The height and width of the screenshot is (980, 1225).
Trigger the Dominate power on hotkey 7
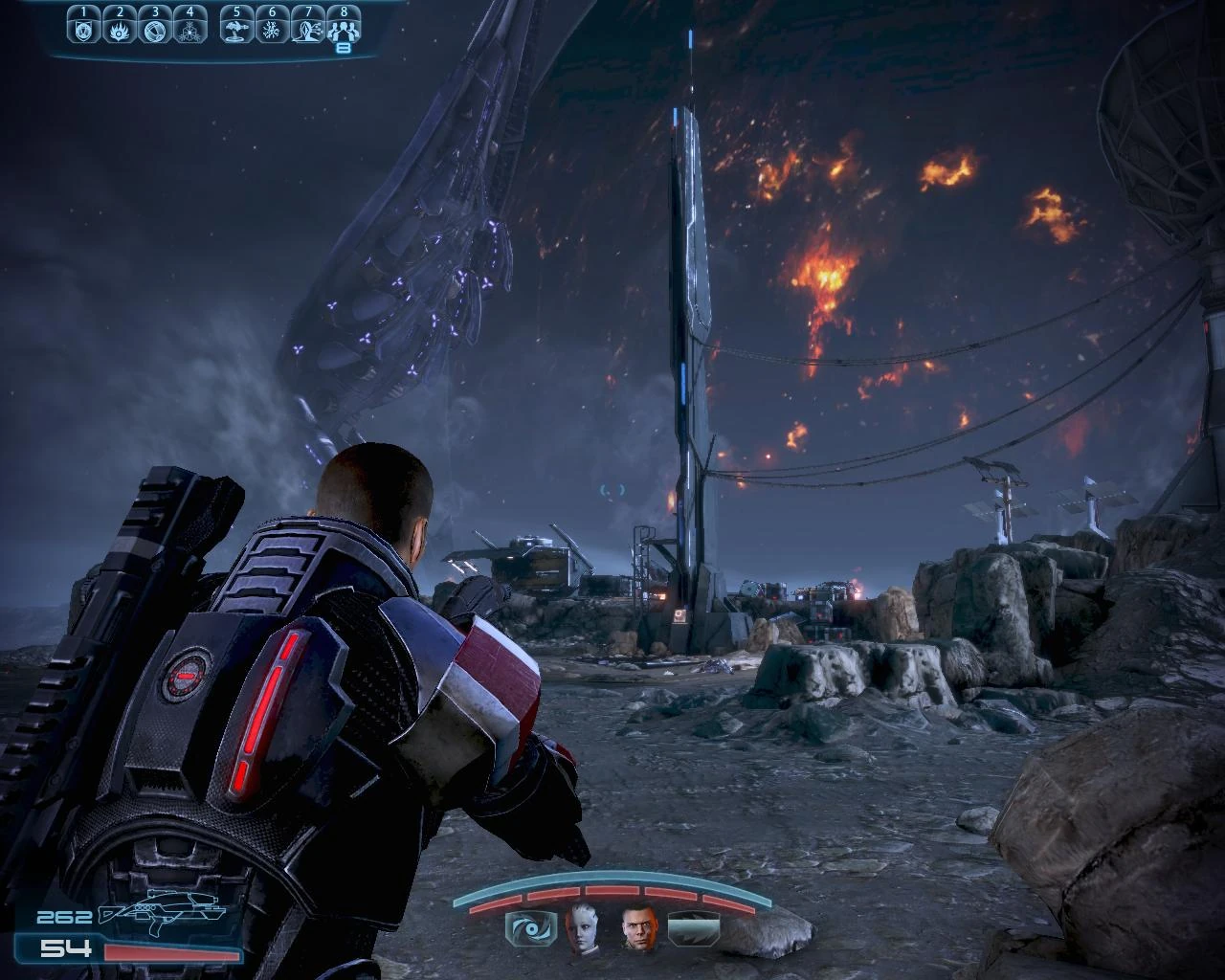308,29
